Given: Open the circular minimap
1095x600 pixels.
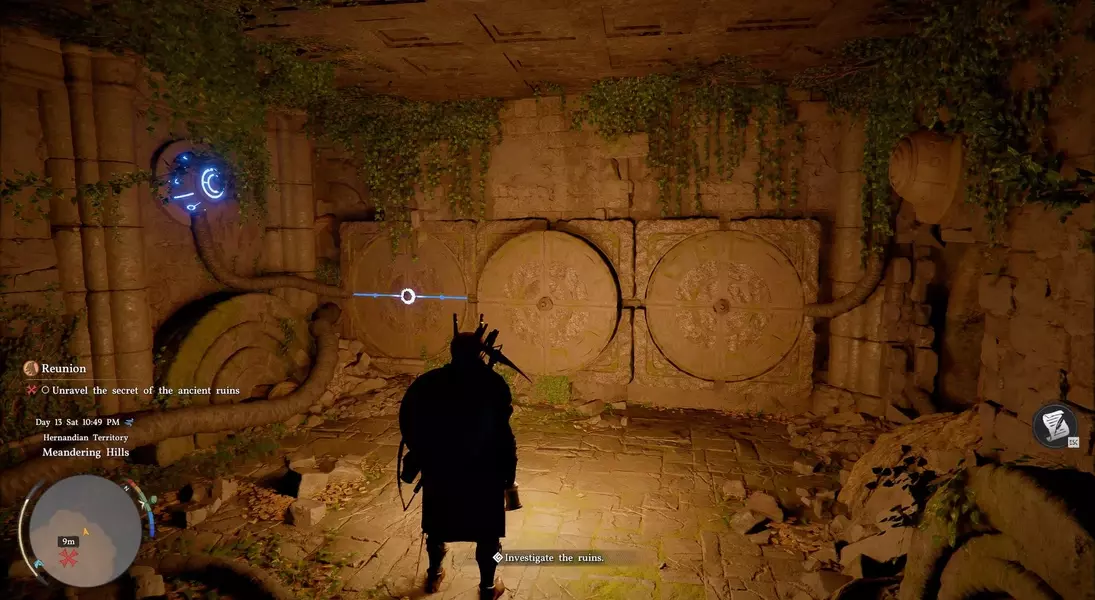Looking at the screenshot, I should pos(85,530).
